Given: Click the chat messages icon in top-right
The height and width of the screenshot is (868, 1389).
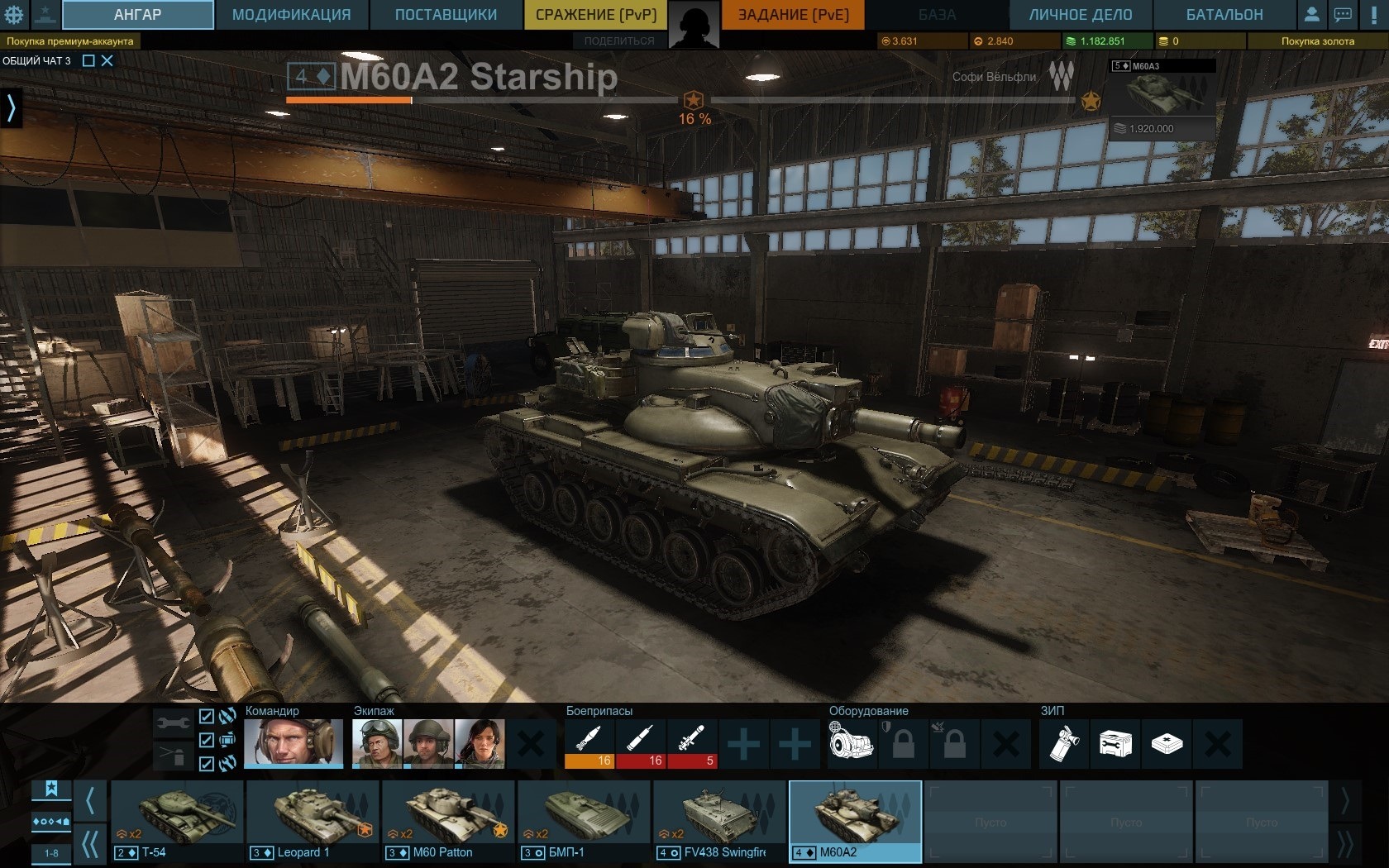Looking at the screenshot, I should (x=1343, y=13).
